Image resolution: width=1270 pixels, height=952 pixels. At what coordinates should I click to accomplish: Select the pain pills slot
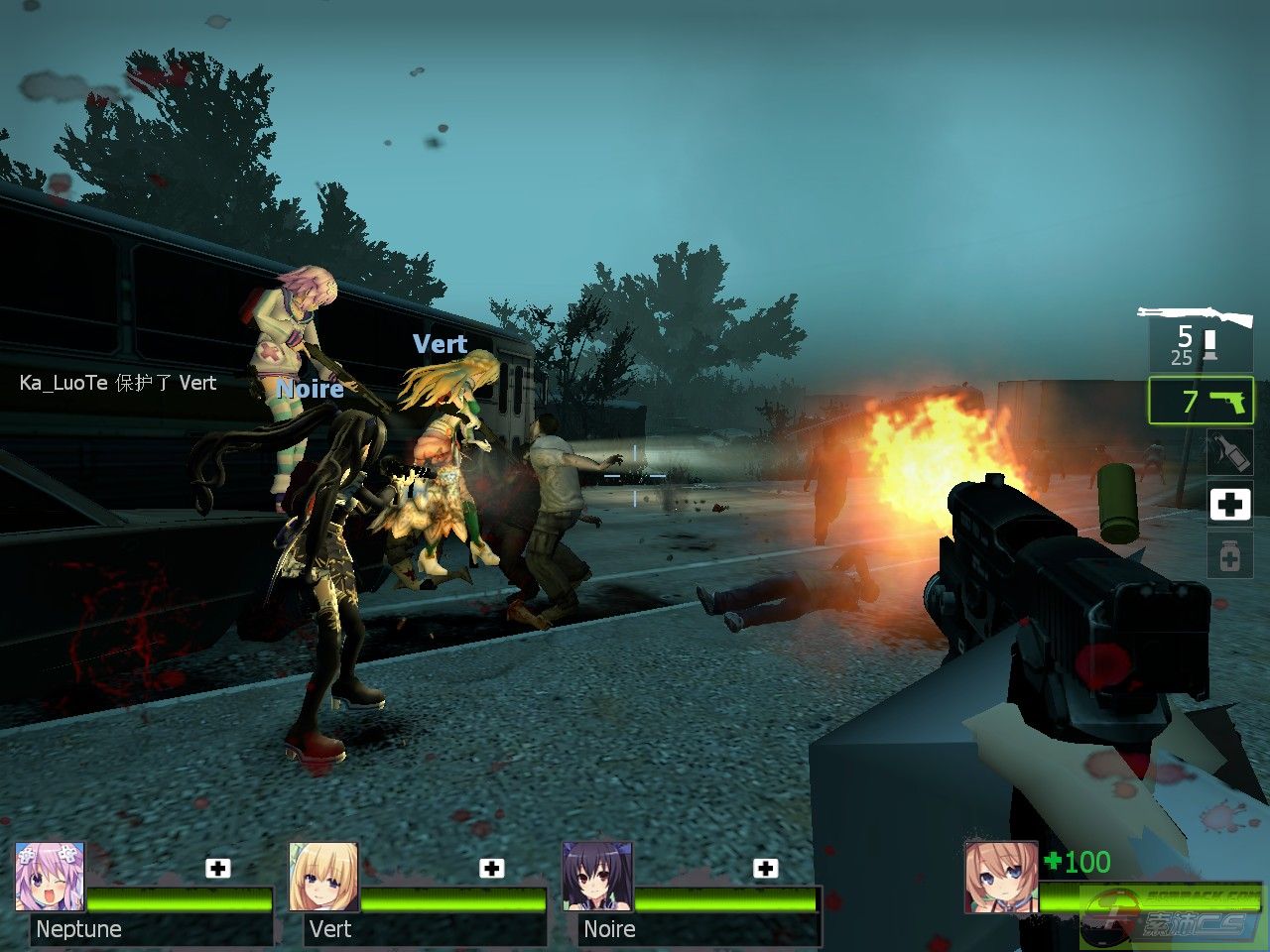[1229, 556]
